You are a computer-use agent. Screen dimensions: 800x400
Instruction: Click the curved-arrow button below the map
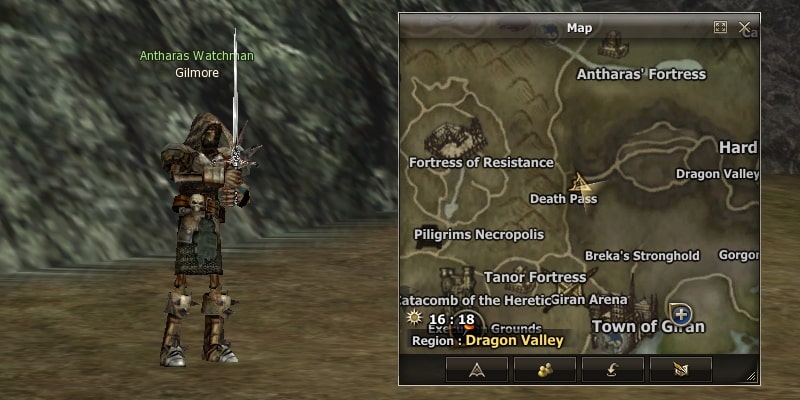613,369
